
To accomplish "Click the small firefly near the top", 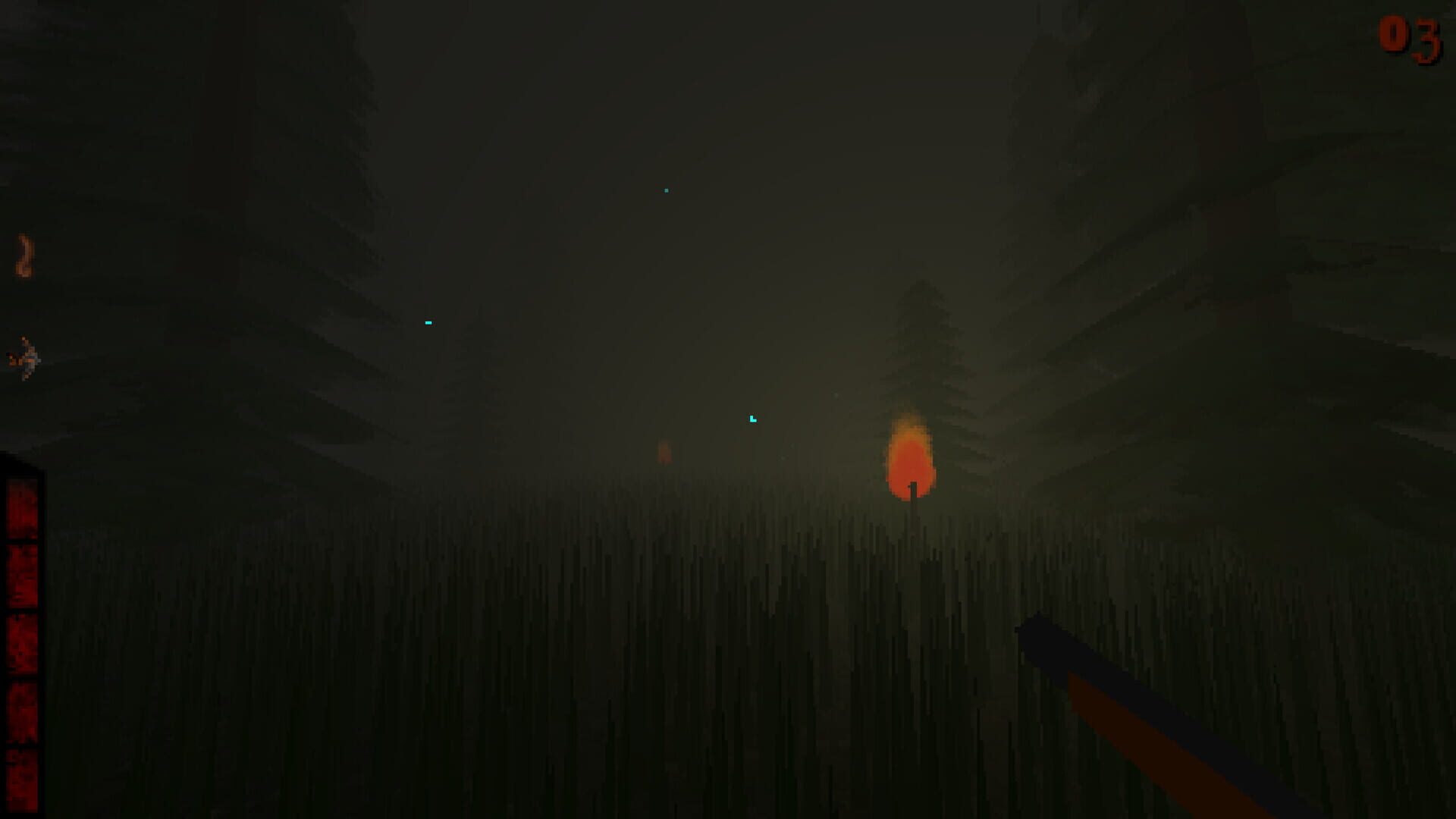I will click(x=665, y=190).
